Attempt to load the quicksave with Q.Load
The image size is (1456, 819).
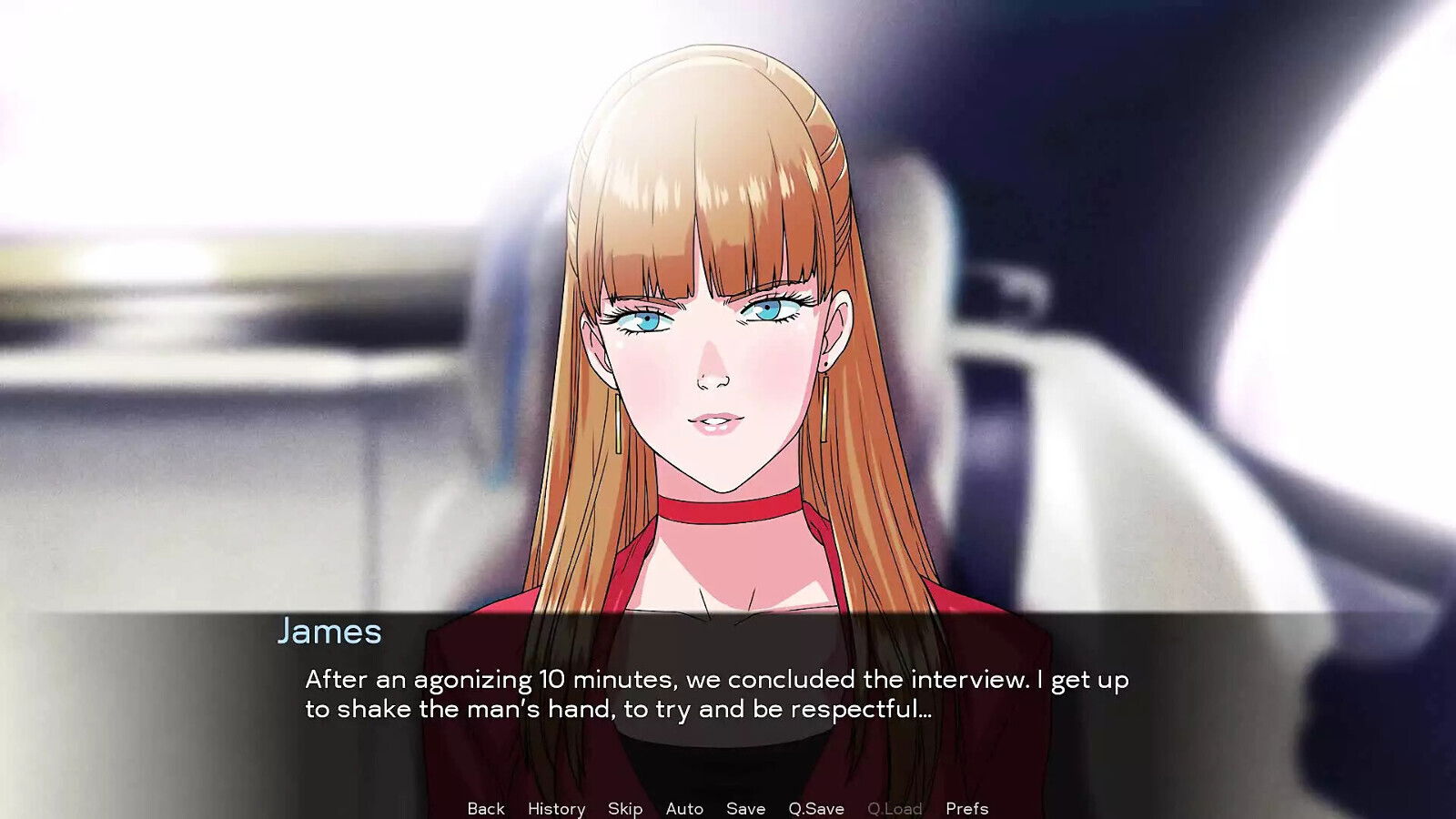[895, 808]
